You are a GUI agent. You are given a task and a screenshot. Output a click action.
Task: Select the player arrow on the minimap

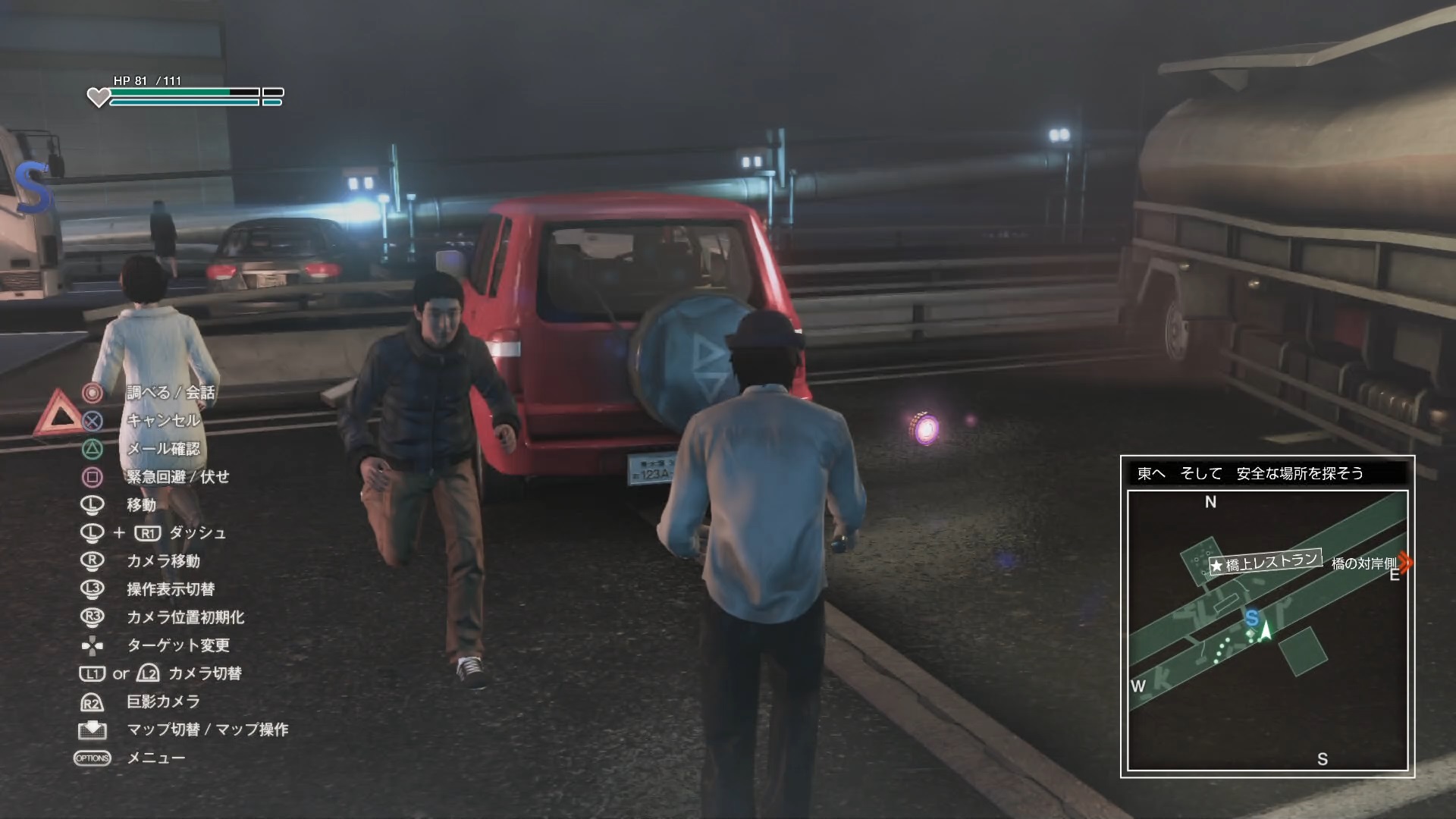point(1265,631)
